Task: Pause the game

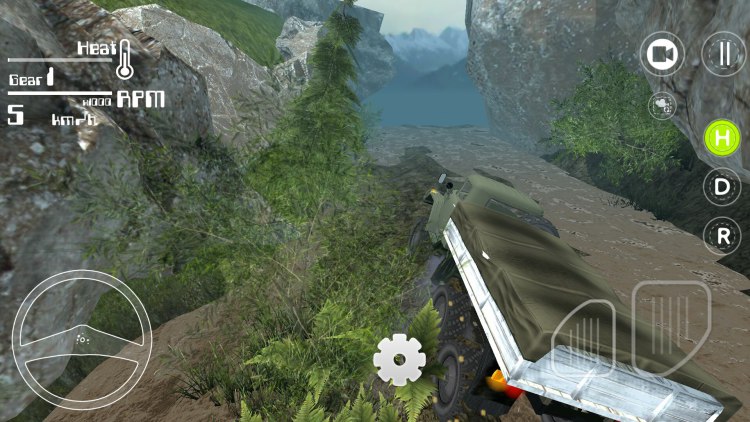Action: [x=722, y=54]
